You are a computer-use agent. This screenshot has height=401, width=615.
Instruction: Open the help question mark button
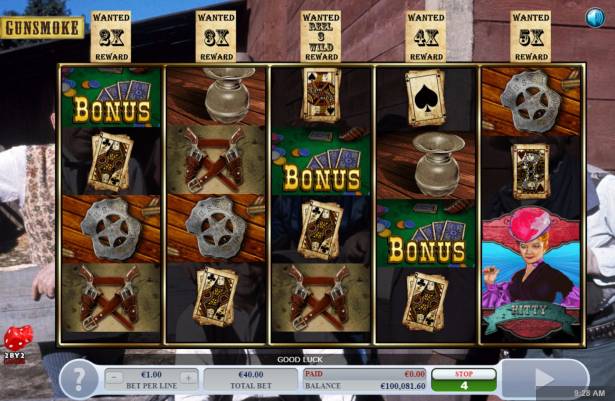click(x=79, y=379)
